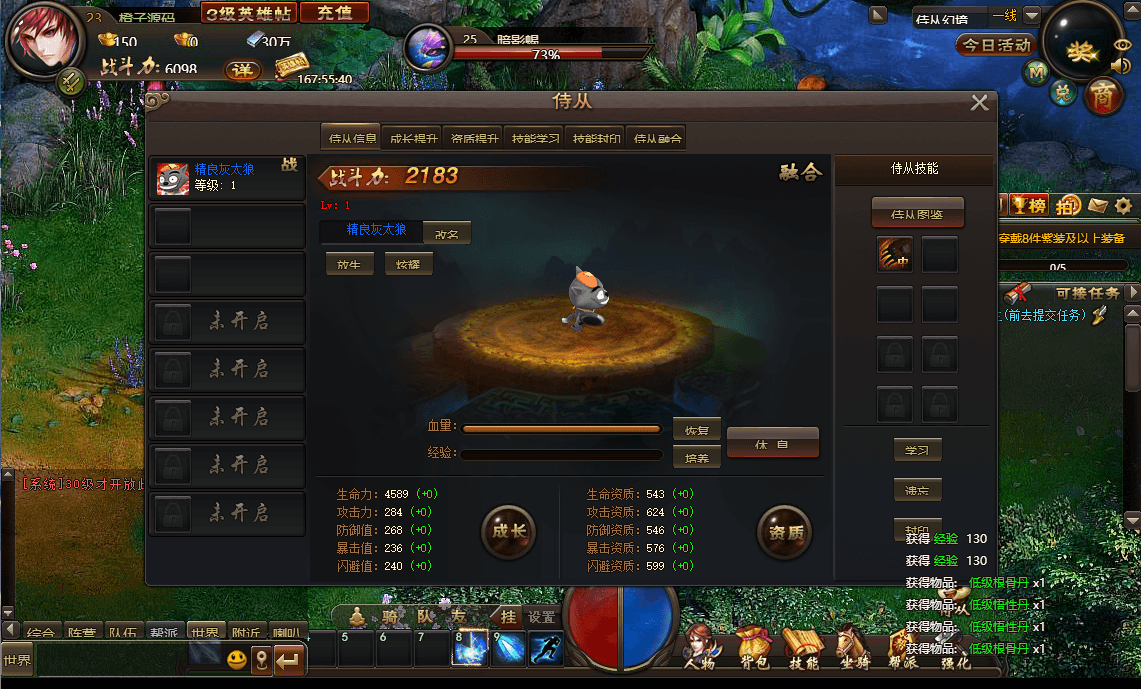
Task: Release the pet with 放生
Action: tap(349, 265)
